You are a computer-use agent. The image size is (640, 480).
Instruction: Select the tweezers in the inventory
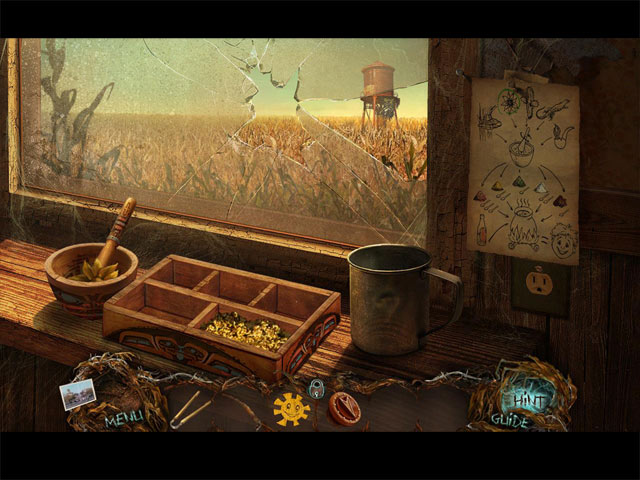coord(189,409)
